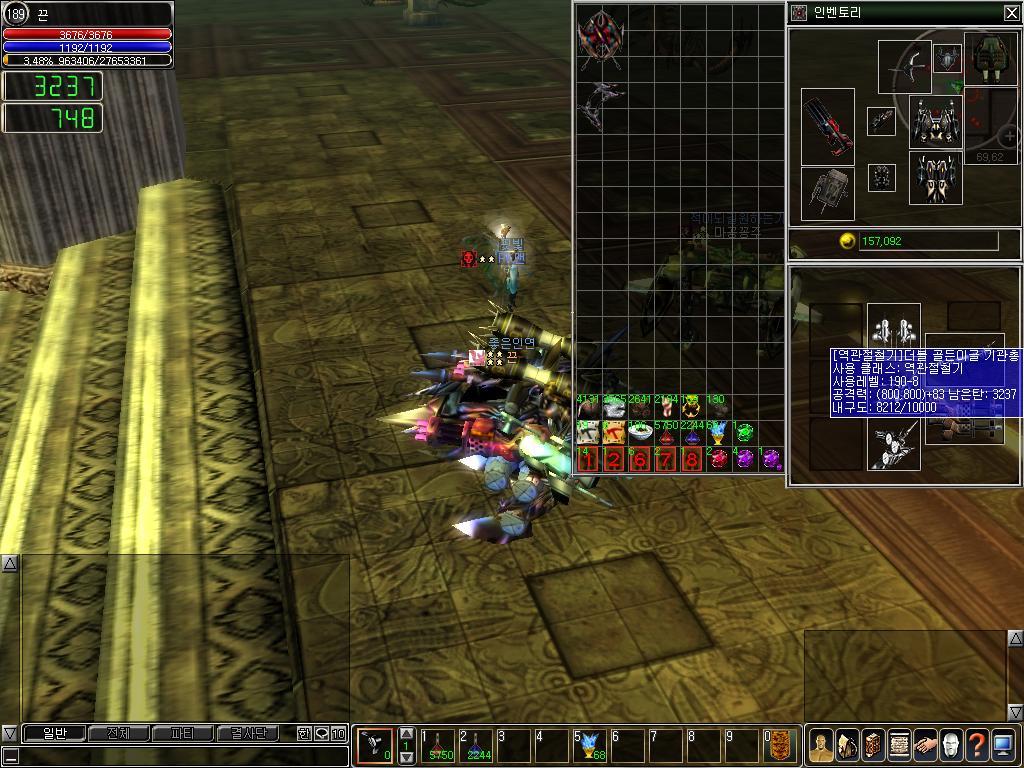Use the orange mask item in hotbar slot 0
Viewport: 1024px width, 768px height.
point(780,745)
